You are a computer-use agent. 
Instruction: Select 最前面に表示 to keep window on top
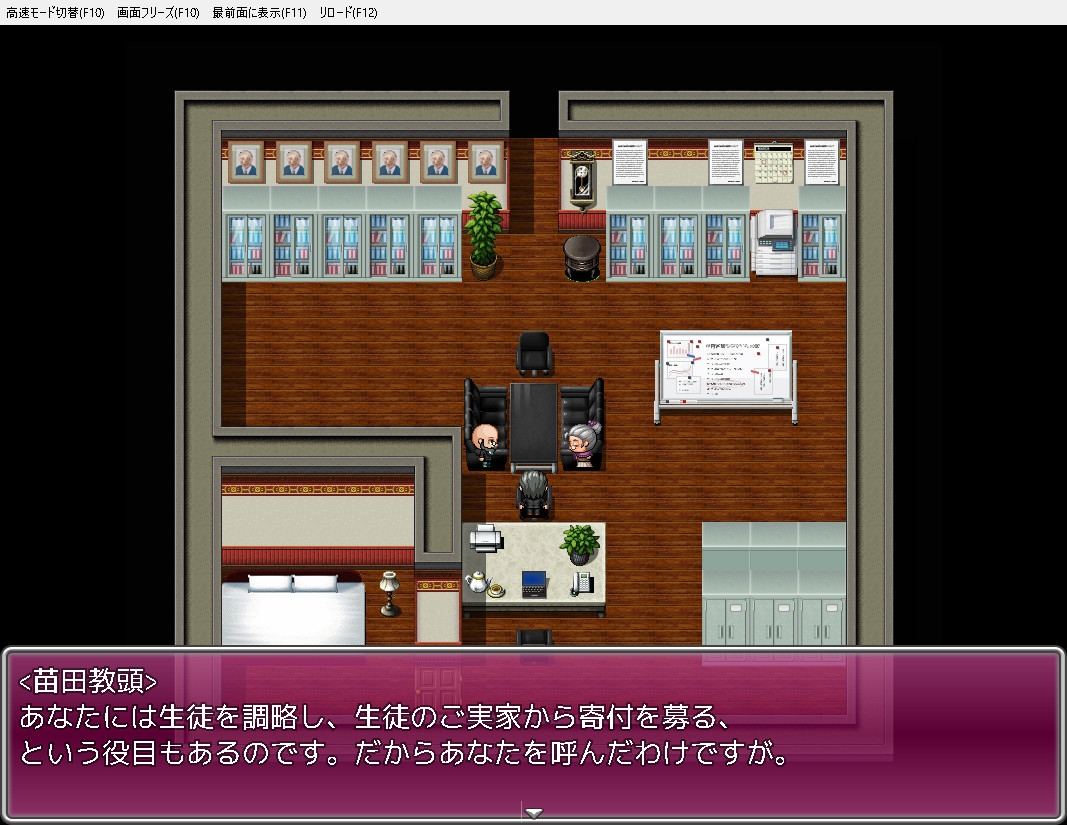click(x=259, y=12)
